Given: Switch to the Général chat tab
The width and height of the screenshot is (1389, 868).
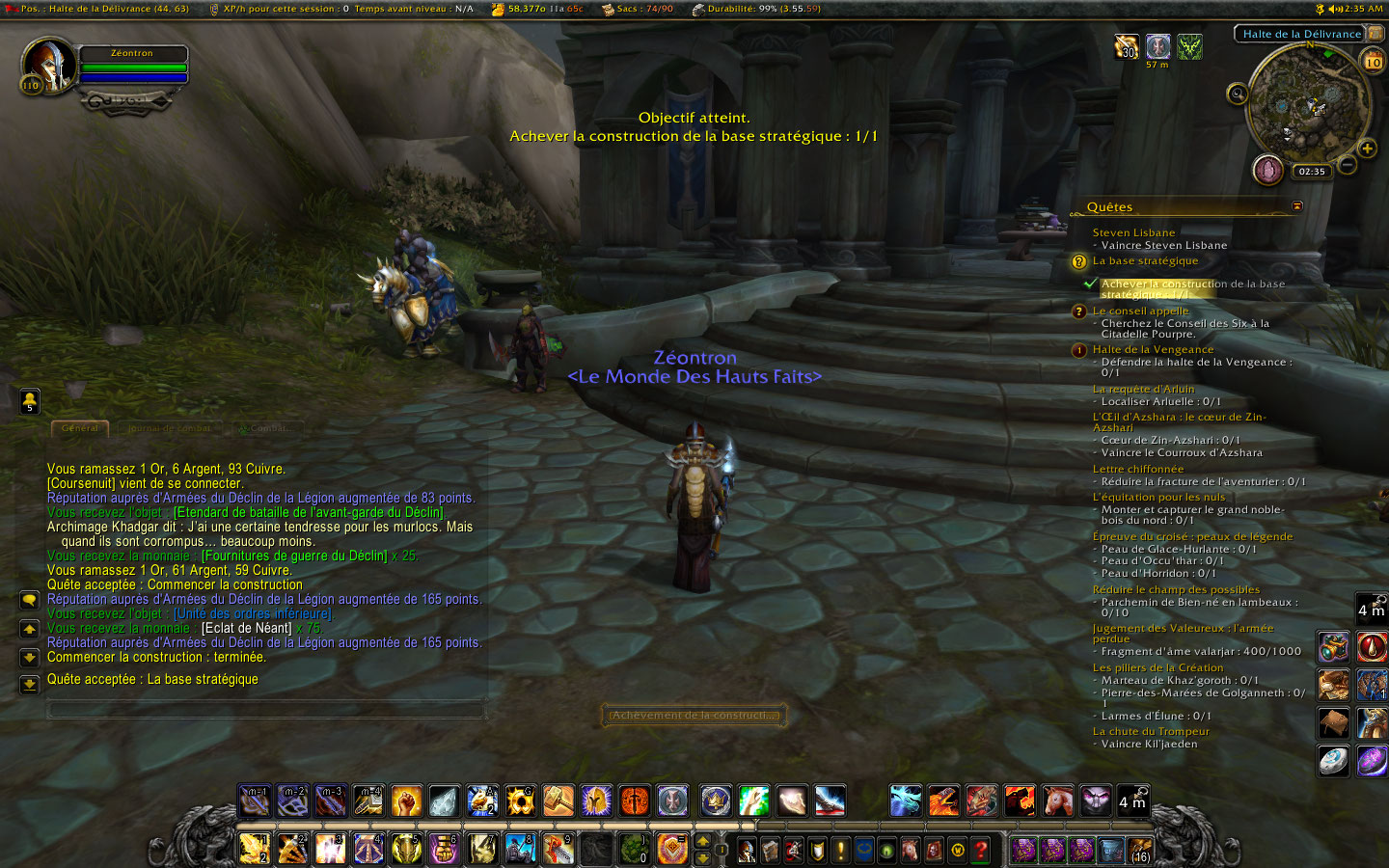Looking at the screenshot, I should (80, 428).
